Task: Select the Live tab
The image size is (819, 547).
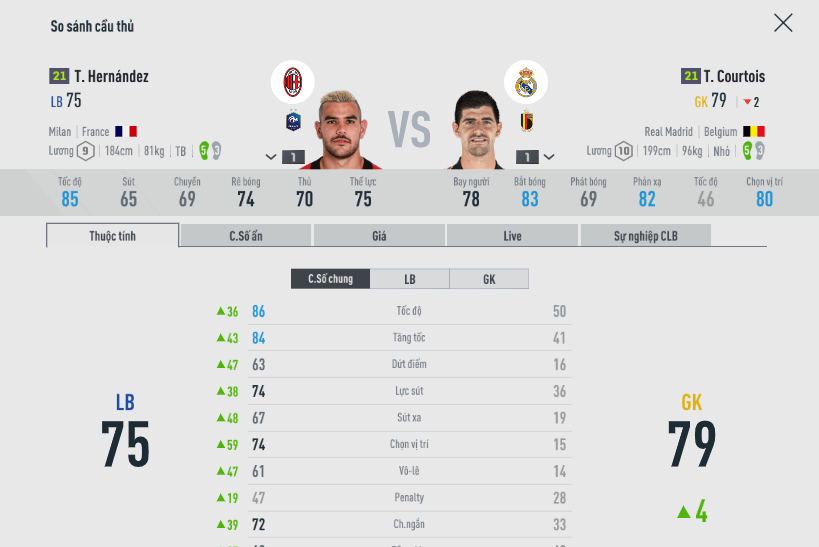Action: pos(512,236)
